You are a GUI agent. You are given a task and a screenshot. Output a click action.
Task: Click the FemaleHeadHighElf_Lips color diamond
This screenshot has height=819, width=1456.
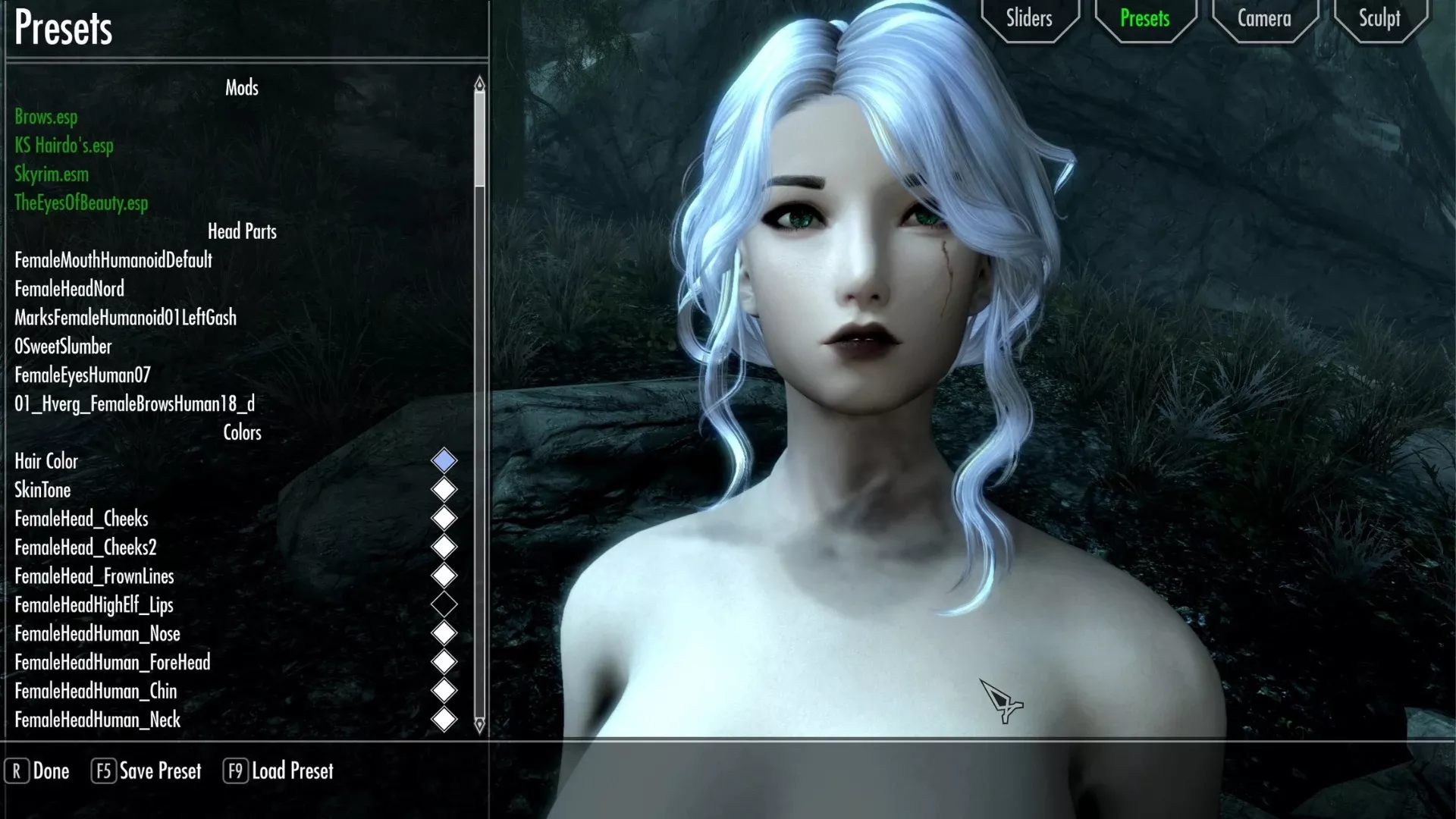[444, 604]
